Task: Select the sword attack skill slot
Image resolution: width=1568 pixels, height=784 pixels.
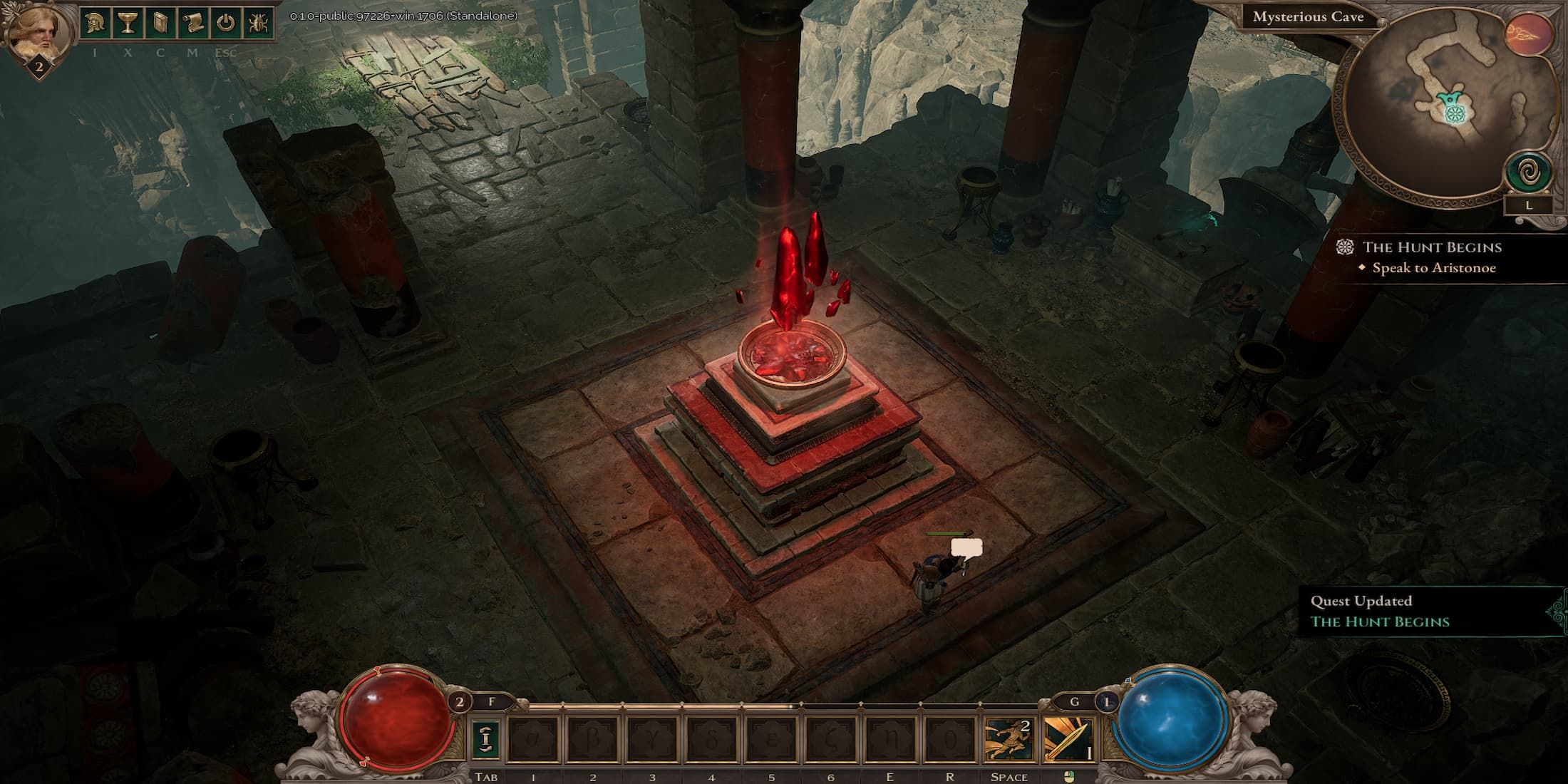Action: click(1068, 739)
